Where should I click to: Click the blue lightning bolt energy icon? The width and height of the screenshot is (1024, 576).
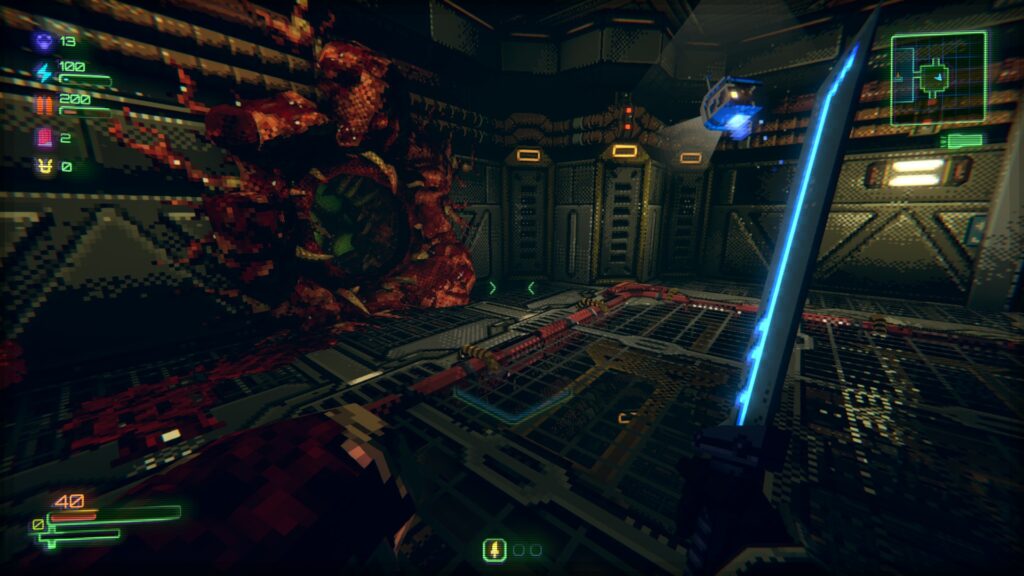45,72
